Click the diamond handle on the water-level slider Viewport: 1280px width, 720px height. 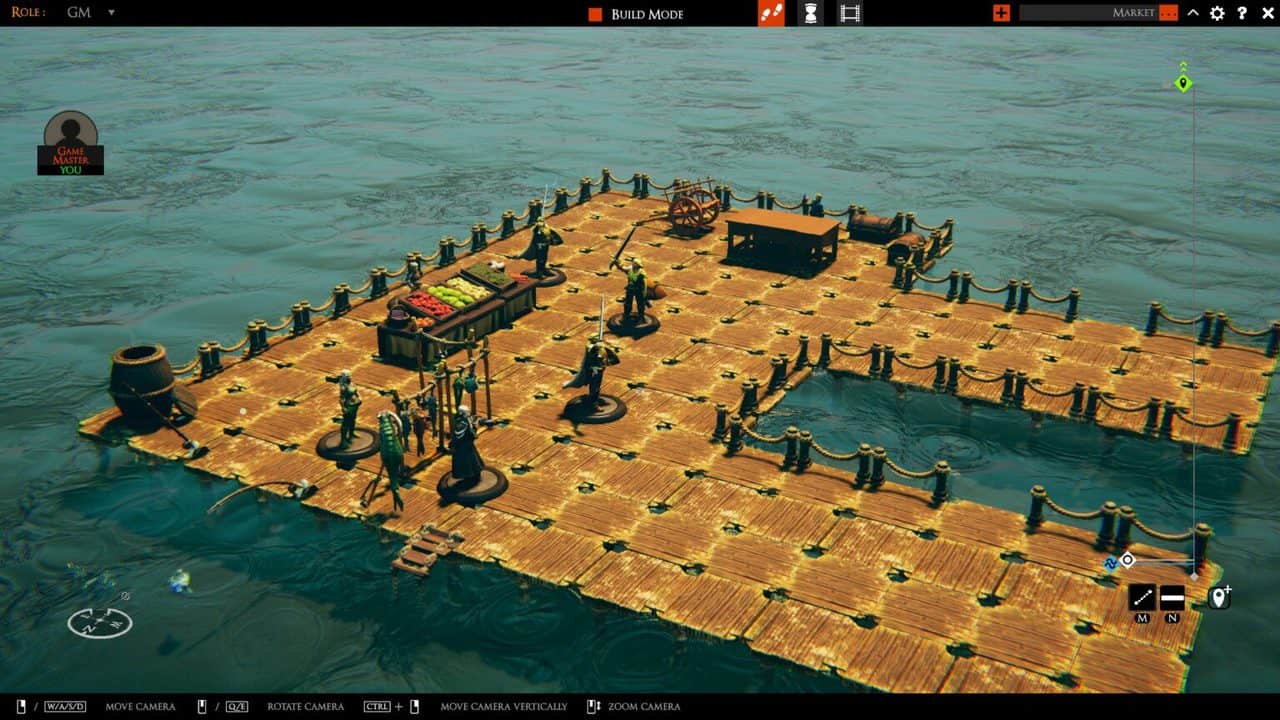(x=1127, y=560)
